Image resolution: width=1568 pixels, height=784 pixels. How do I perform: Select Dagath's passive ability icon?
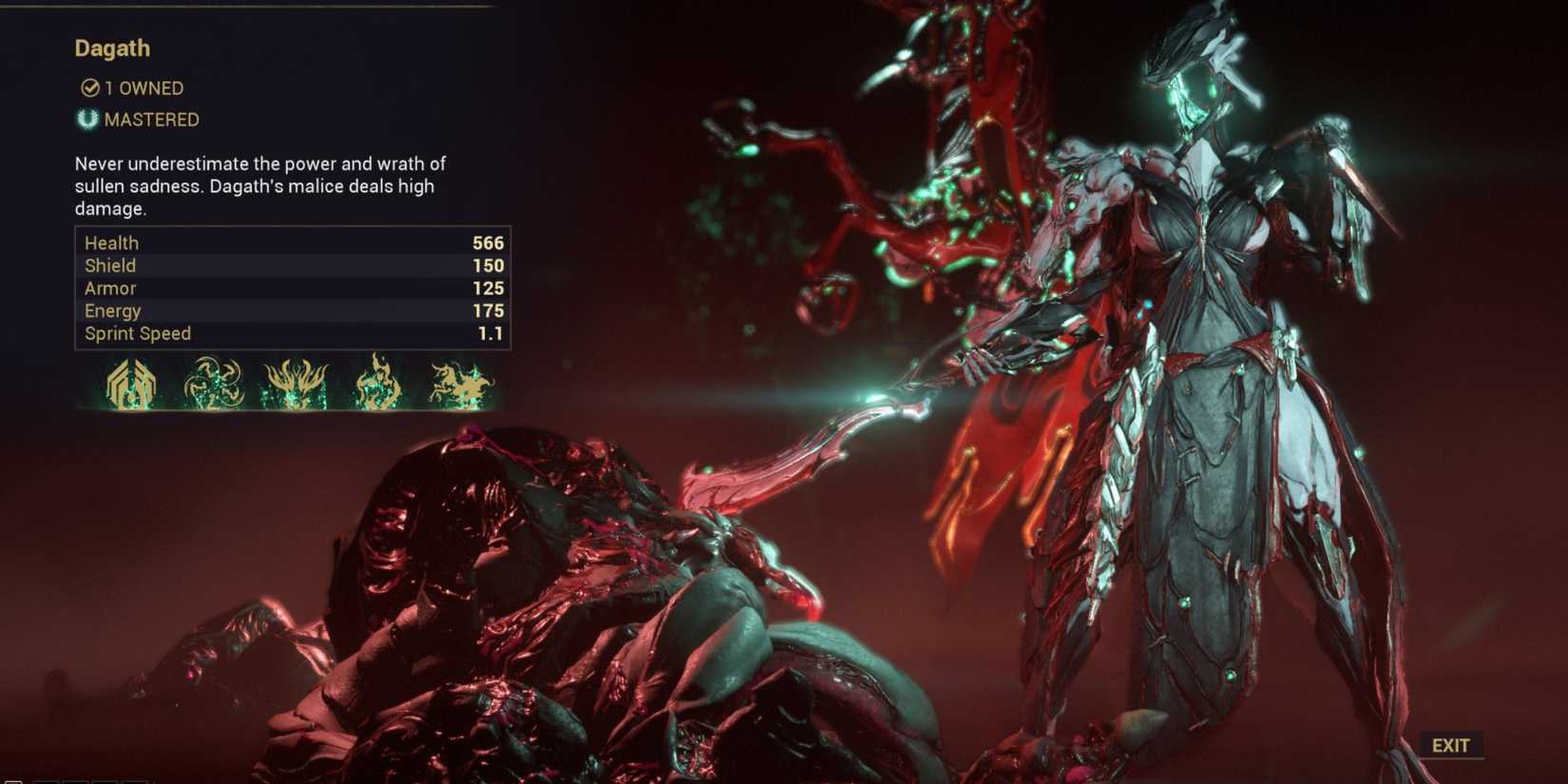[x=130, y=385]
